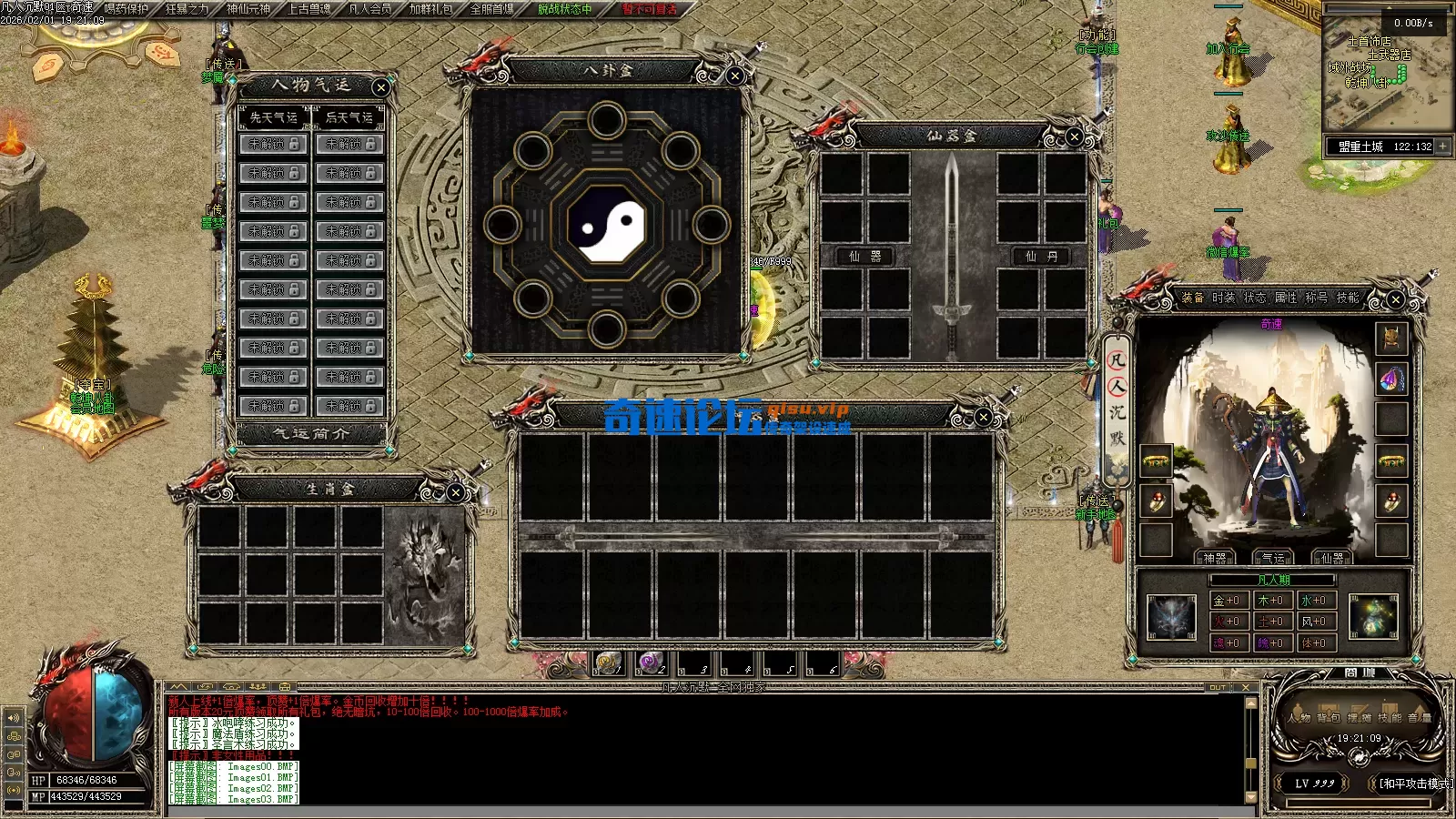This screenshot has height=819, width=1456.
Task: Click the yin-yang symbol in 八卦盒
Action: tap(606, 223)
